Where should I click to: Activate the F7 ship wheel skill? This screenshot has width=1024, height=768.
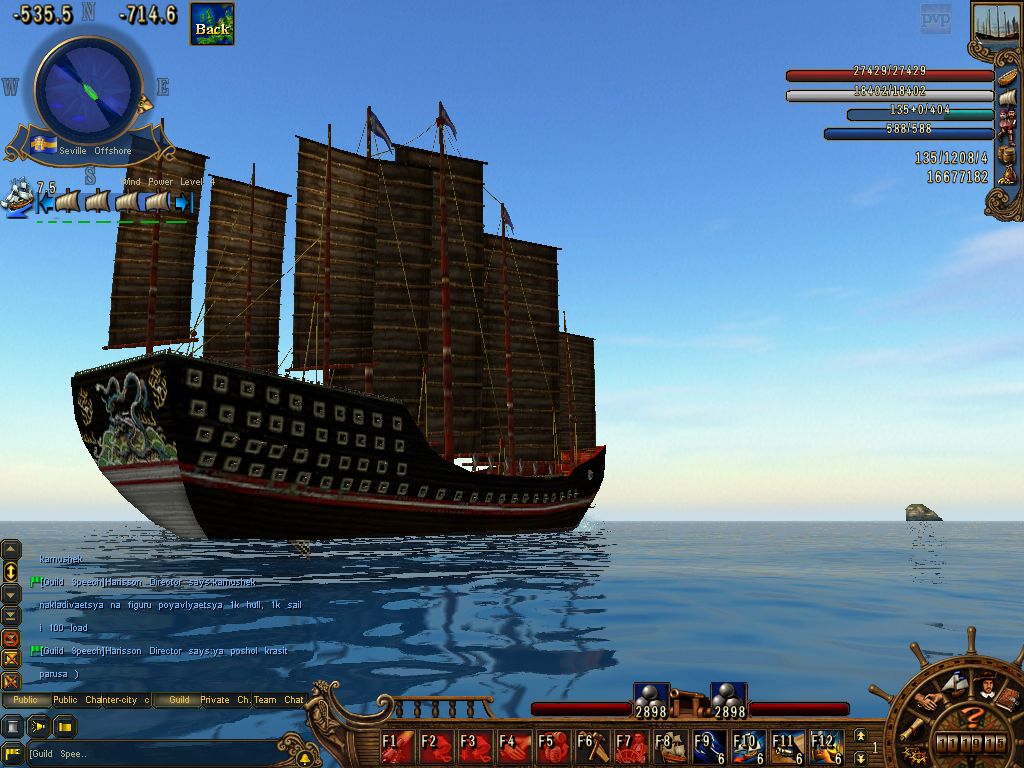(x=631, y=746)
